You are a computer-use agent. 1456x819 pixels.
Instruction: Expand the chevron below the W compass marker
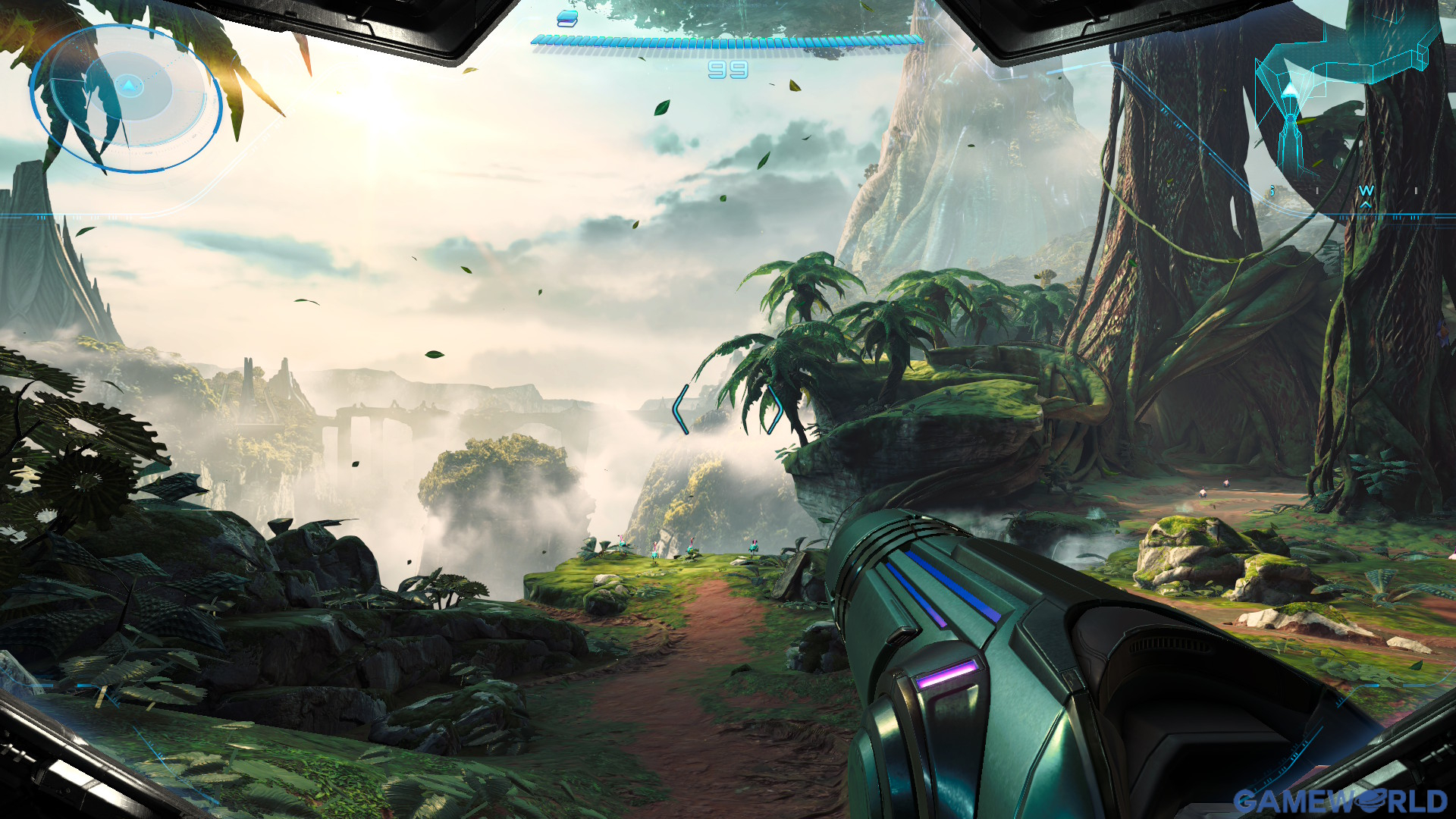(x=1365, y=204)
